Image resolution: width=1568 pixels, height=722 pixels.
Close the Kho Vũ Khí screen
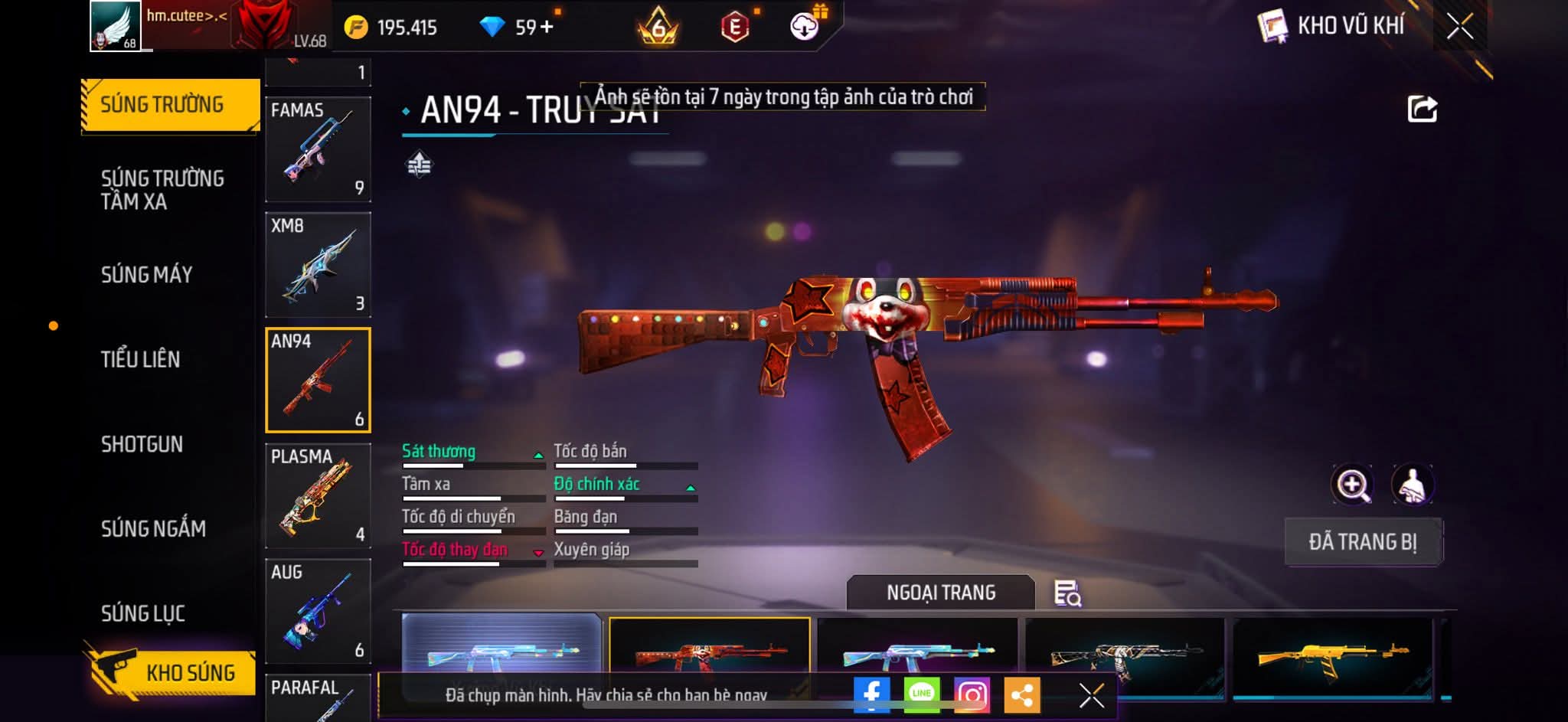pos(1460,27)
